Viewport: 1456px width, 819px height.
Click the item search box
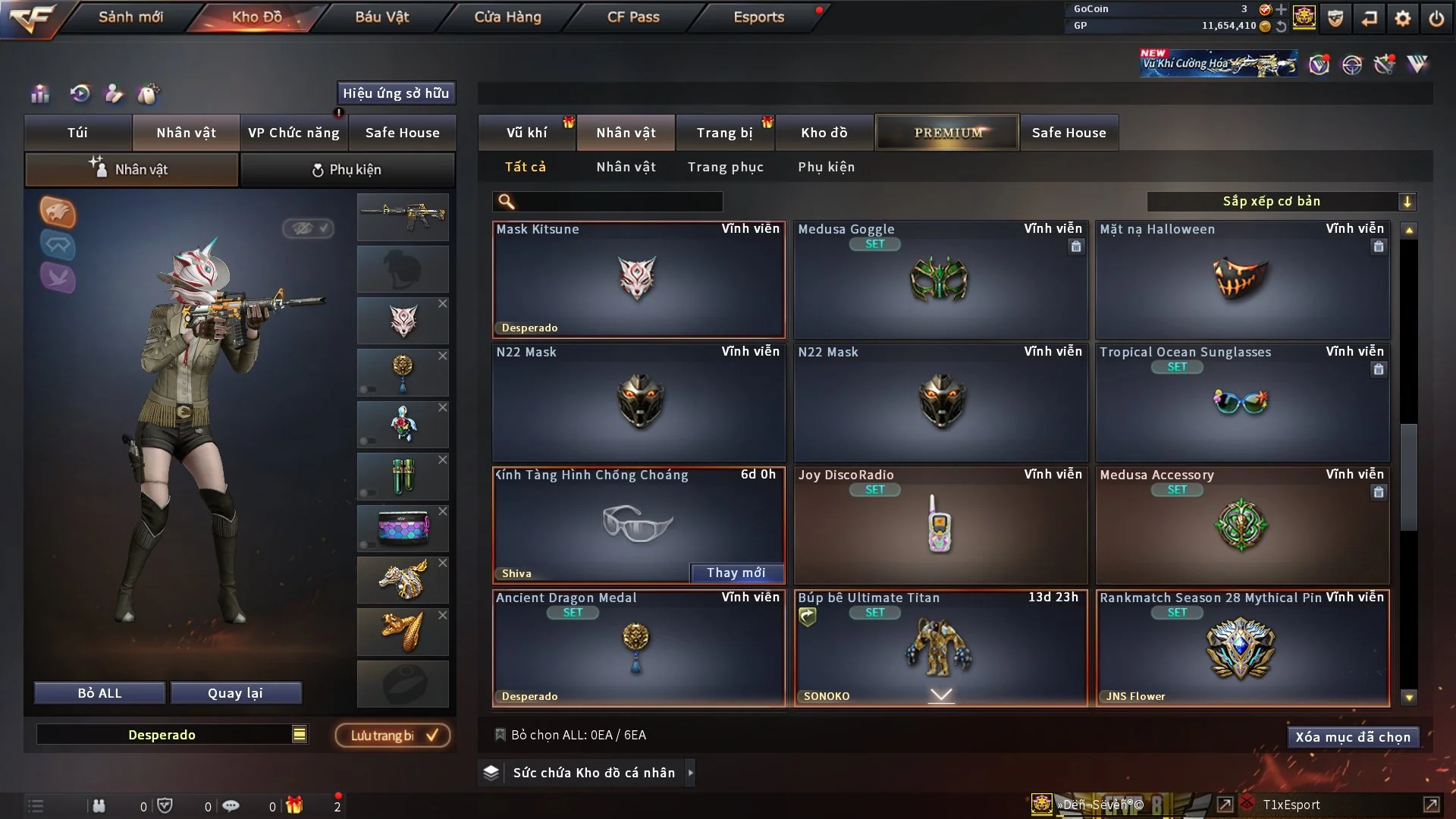point(618,202)
